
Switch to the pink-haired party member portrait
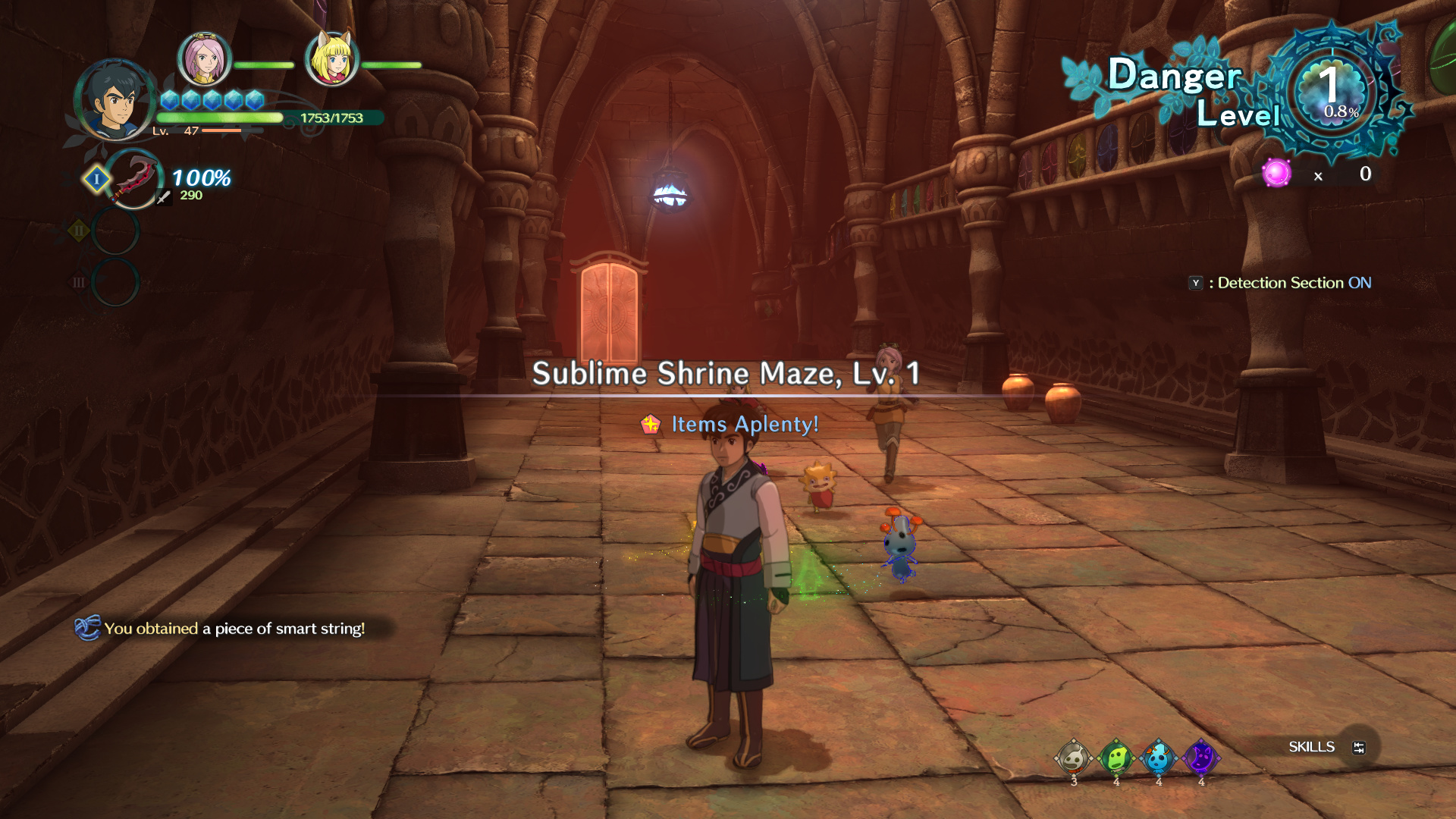[x=204, y=59]
